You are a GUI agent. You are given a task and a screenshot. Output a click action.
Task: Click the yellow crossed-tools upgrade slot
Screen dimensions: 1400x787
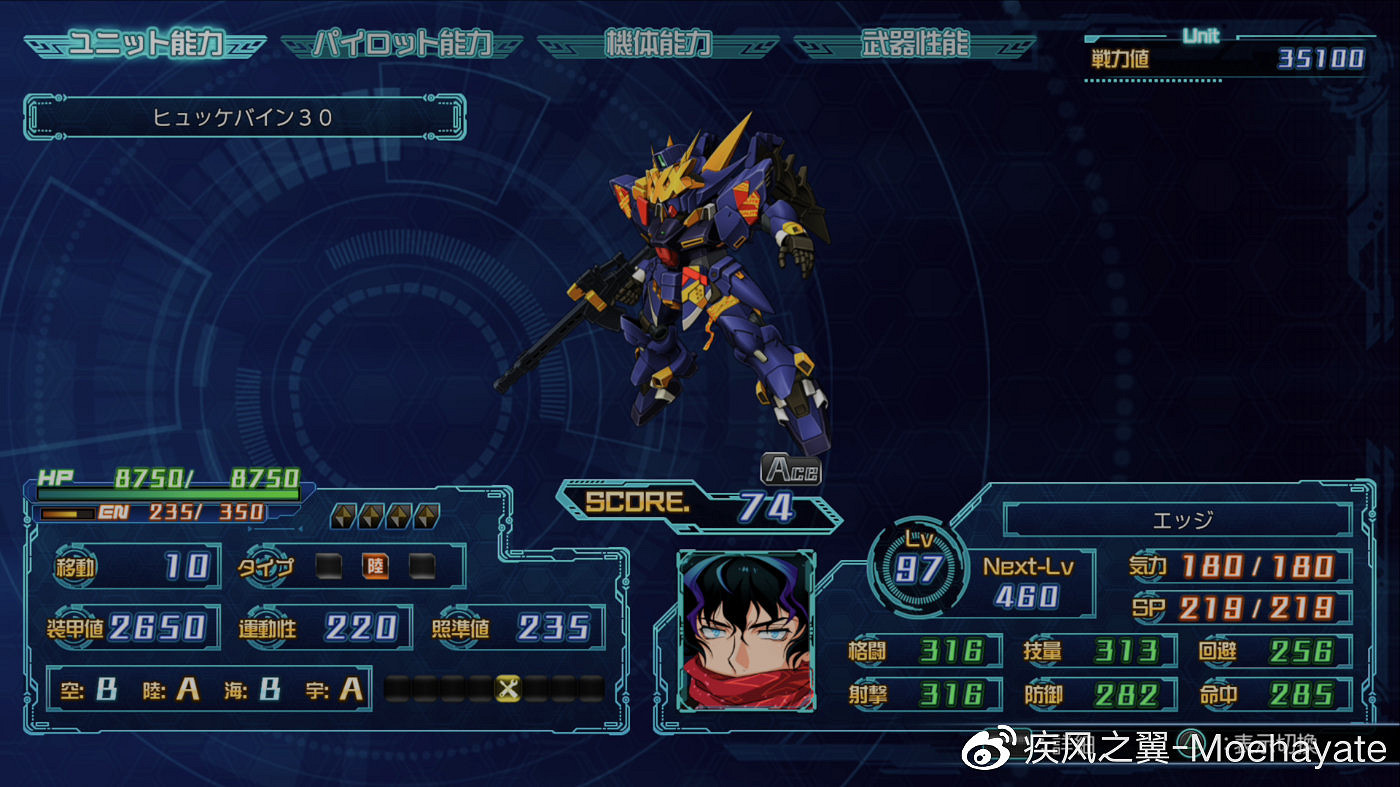[x=509, y=688]
